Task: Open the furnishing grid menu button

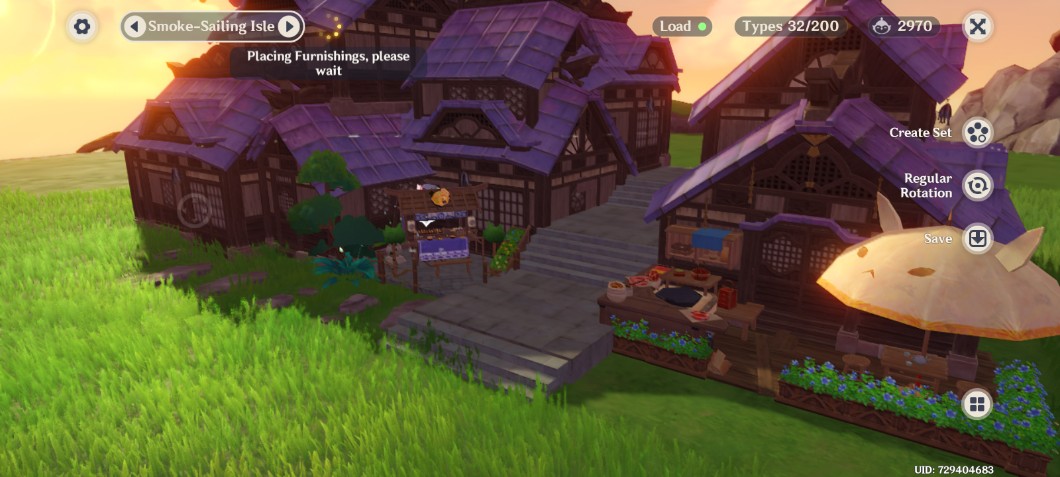Action: pyautogui.click(x=977, y=404)
